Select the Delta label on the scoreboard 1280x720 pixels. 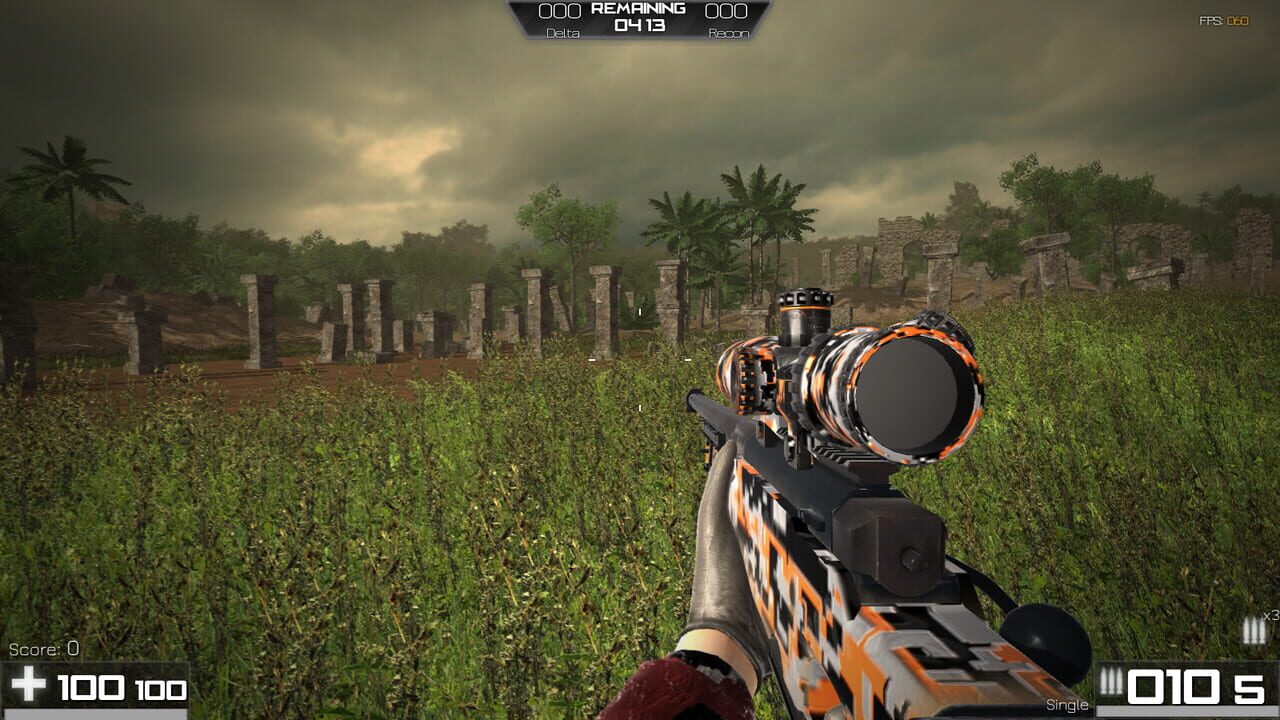coord(563,32)
